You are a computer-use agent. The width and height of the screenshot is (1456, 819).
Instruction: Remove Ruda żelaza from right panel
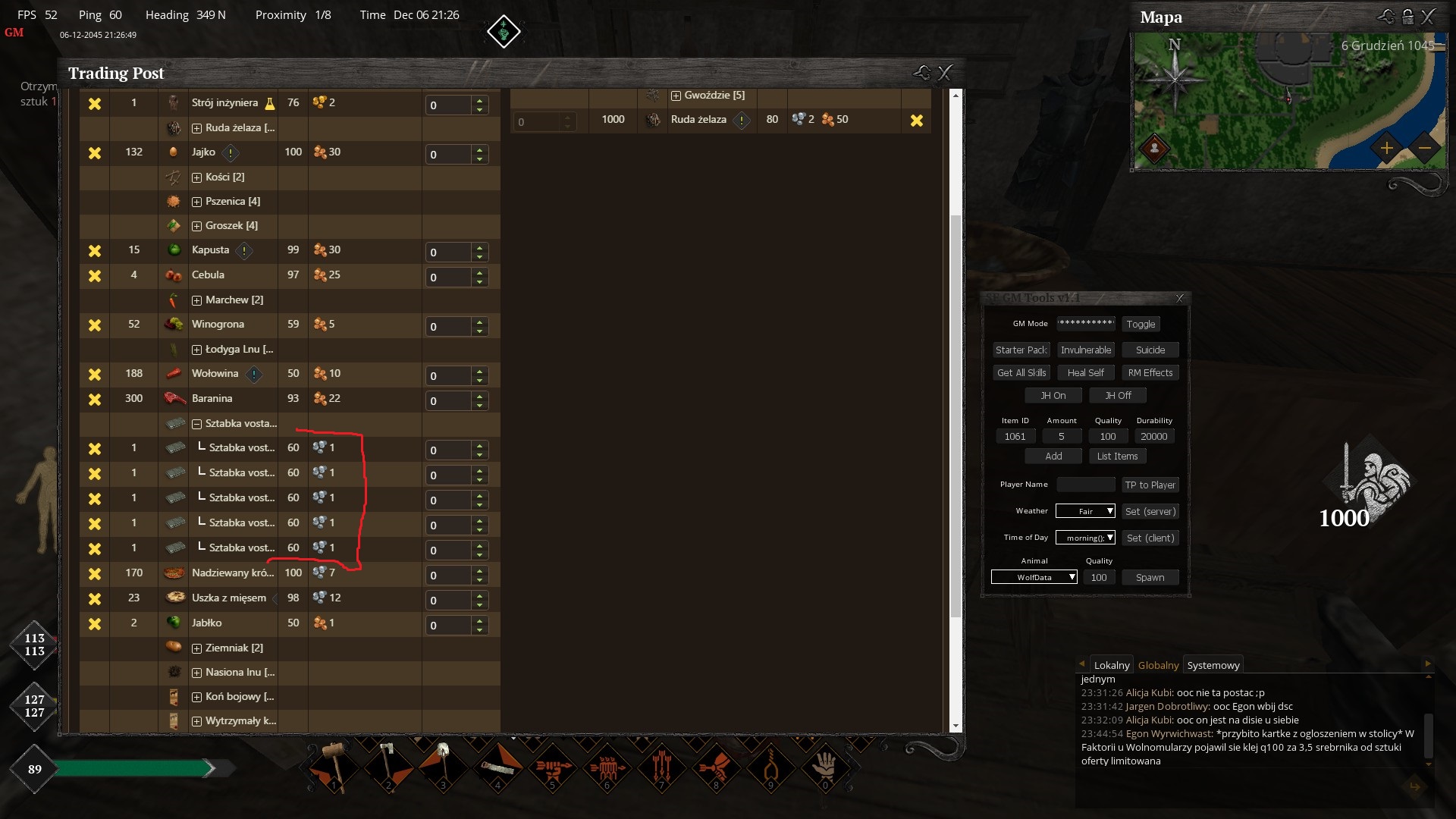pos(917,121)
